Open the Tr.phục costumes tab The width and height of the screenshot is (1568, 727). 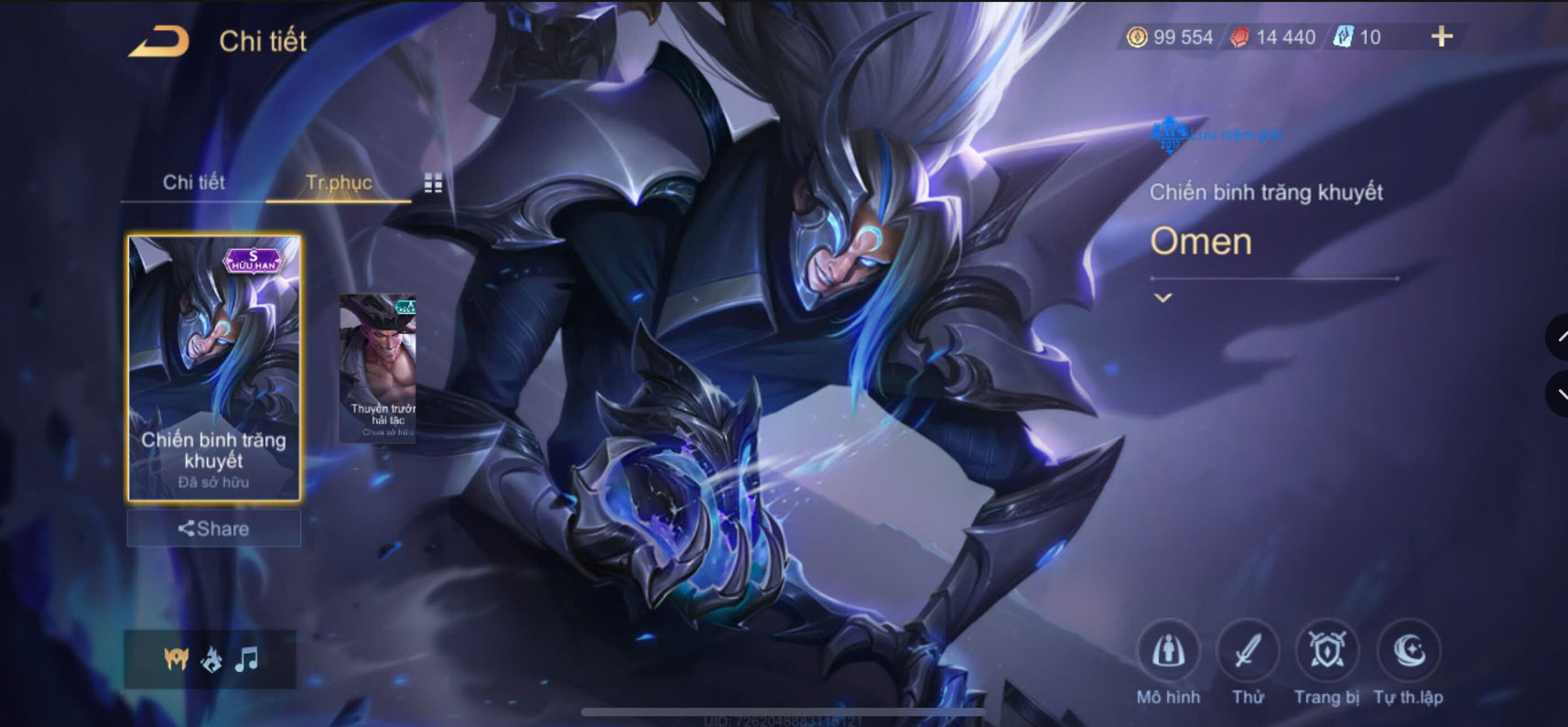338,183
